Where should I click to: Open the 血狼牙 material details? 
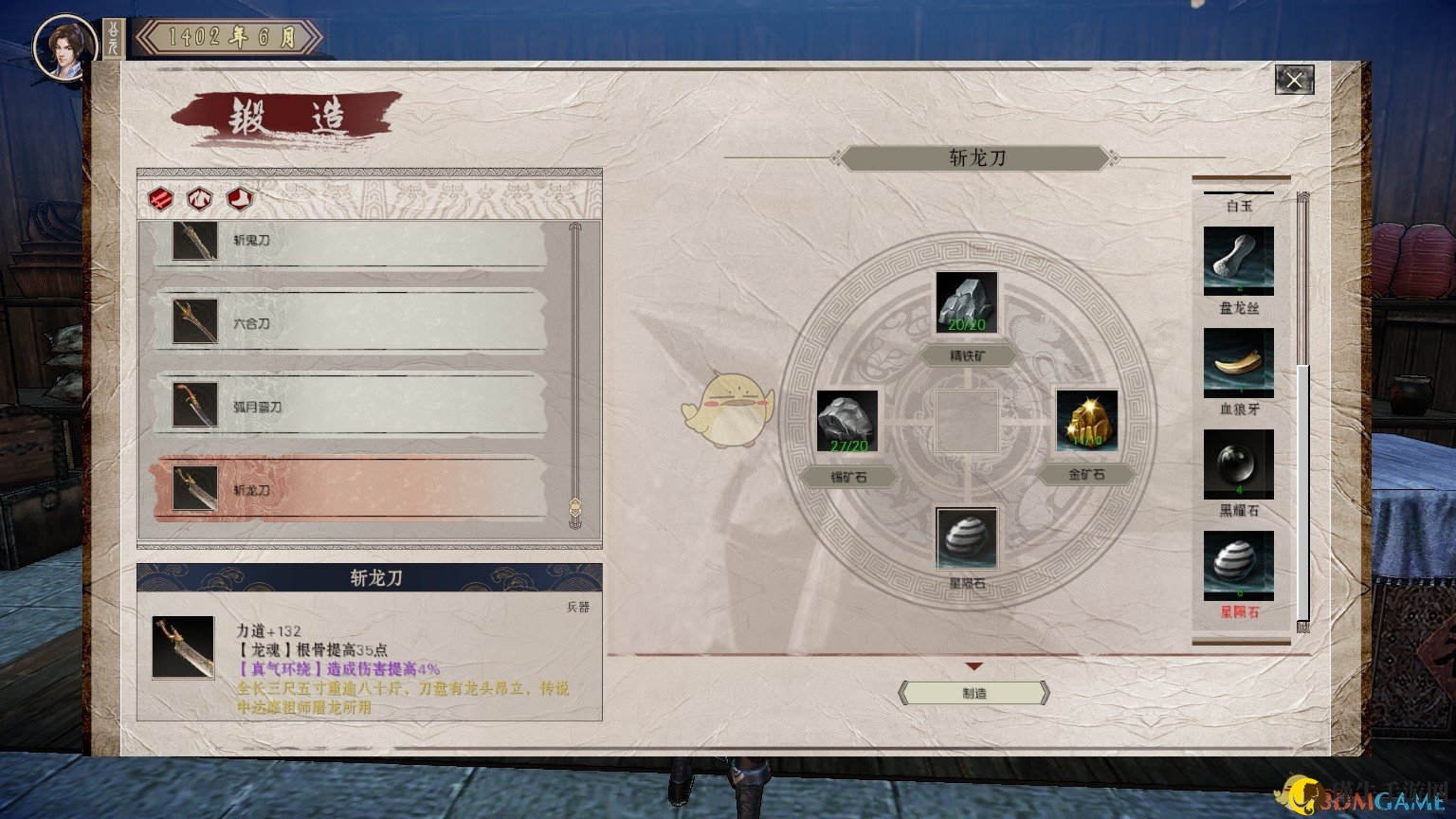click(1237, 362)
